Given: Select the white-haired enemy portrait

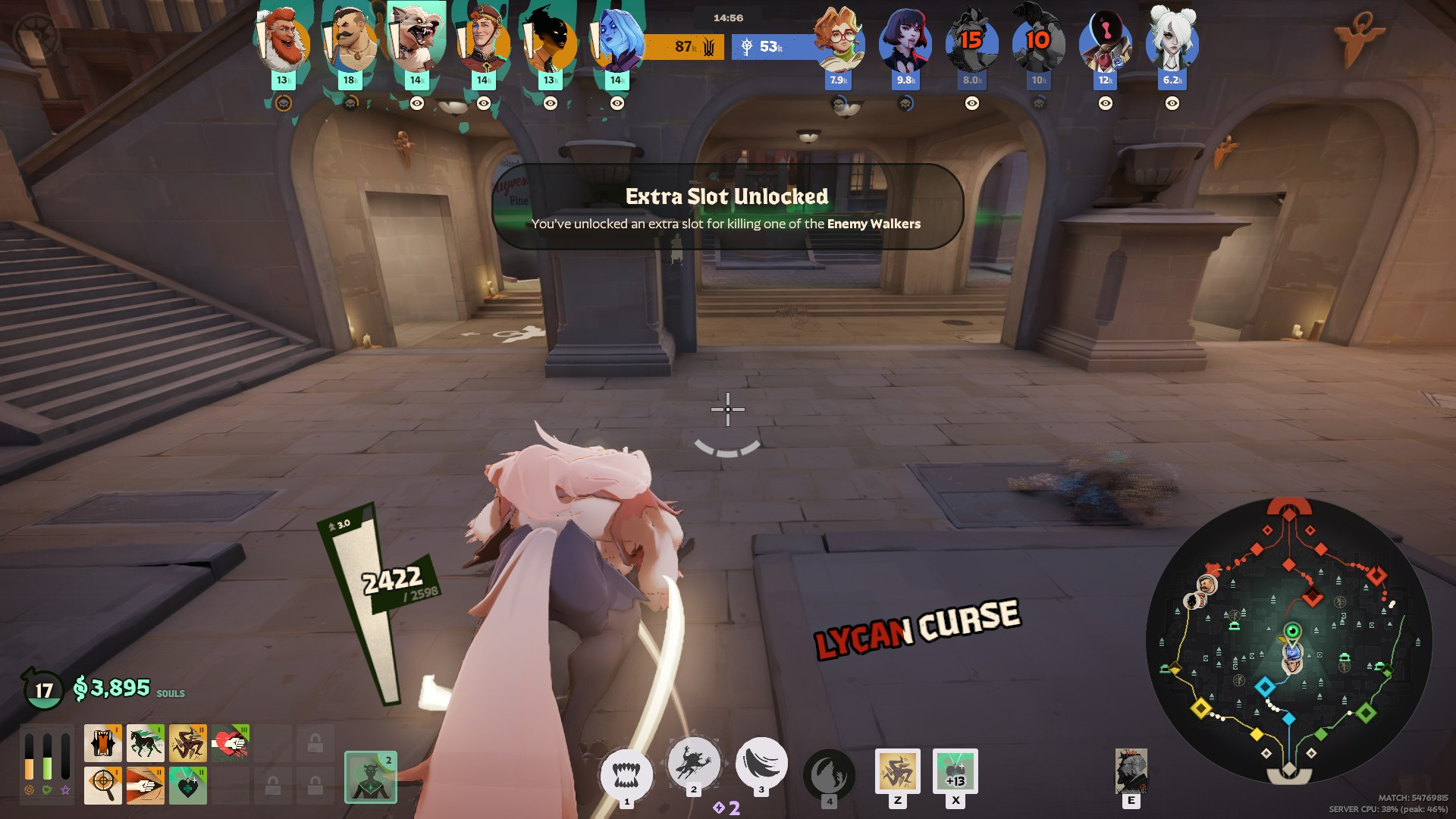Looking at the screenshot, I should pos(1172,42).
